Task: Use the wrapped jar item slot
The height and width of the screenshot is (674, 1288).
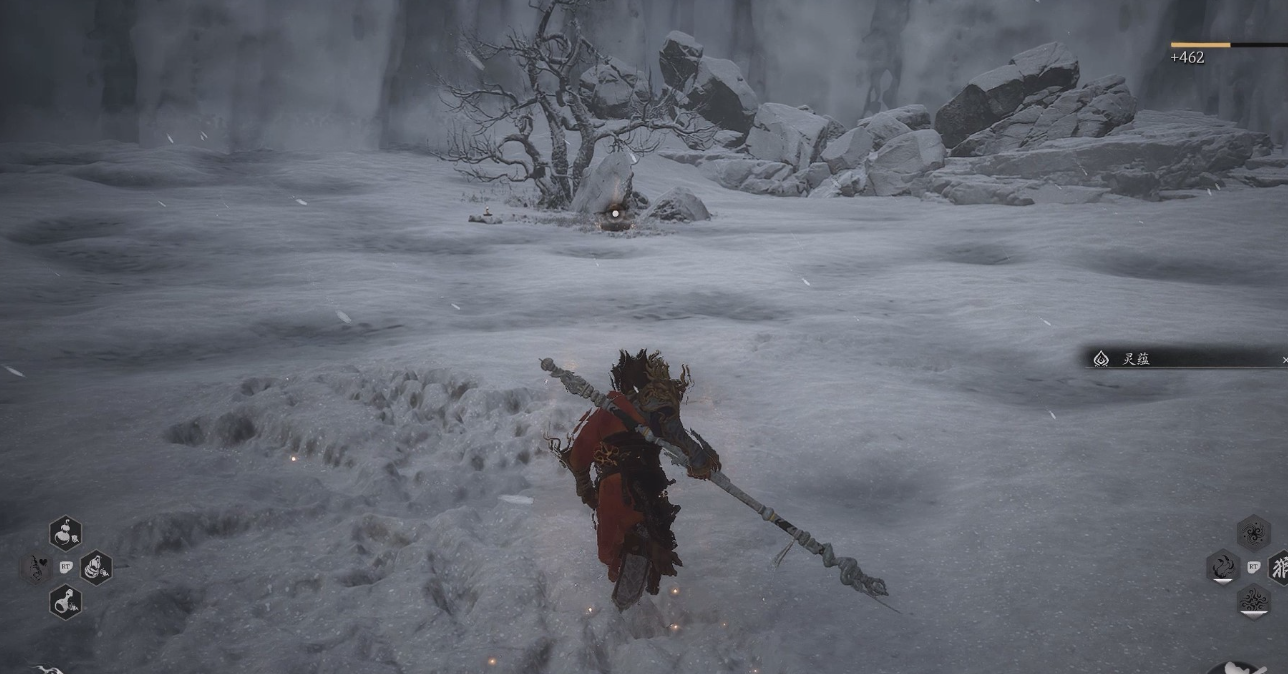Action: (x=96, y=567)
